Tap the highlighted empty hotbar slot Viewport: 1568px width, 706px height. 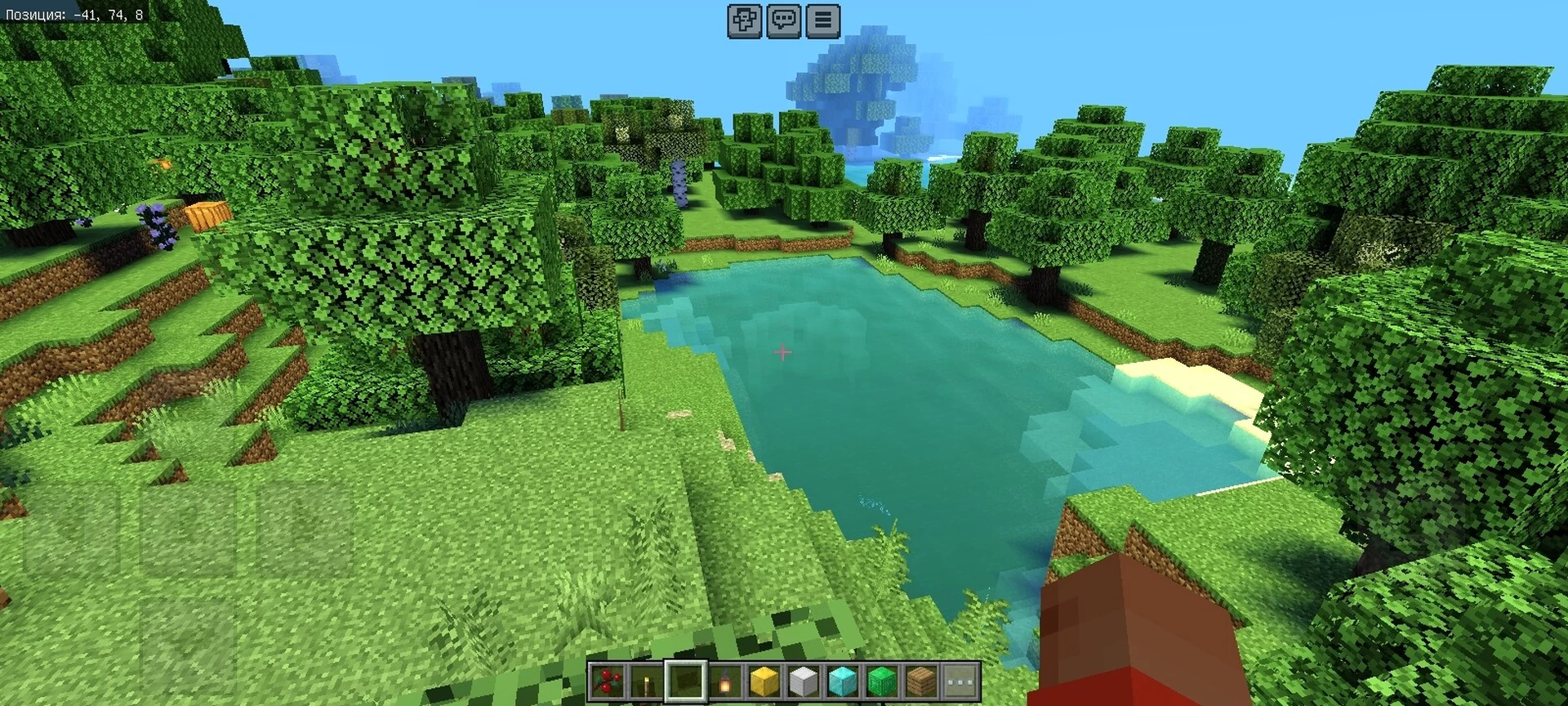685,681
